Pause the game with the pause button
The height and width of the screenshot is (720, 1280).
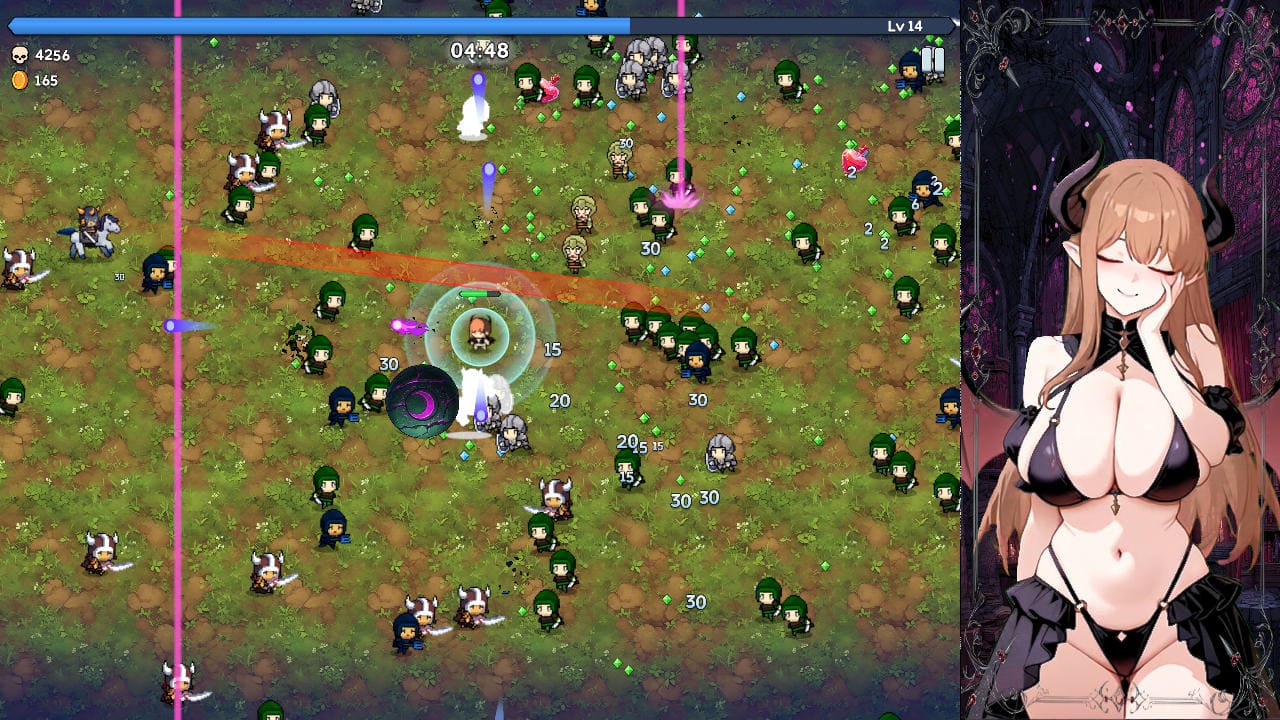[x=932, y=60]
